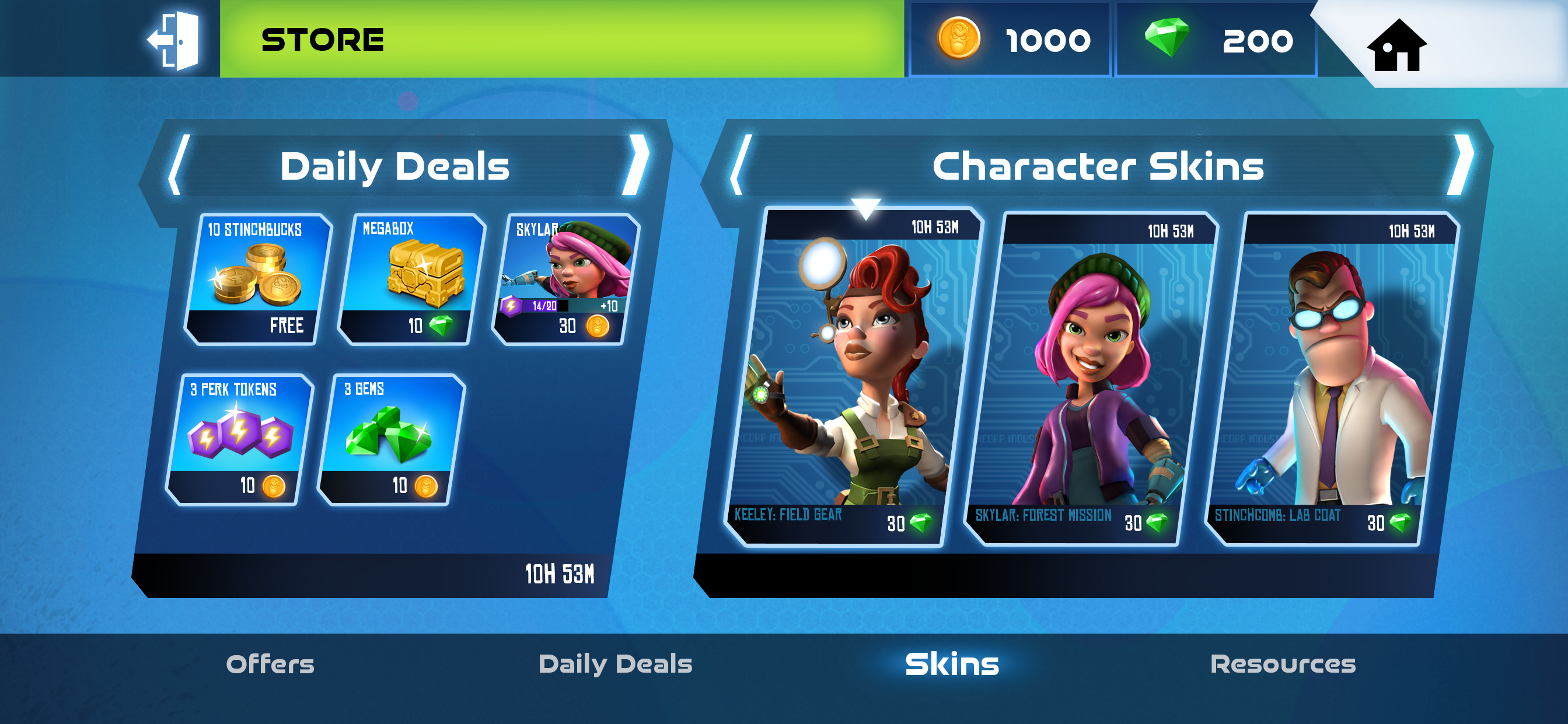Click the Stinchbucks coin balance
Screen dimensions: 1568x724
coord(1011,40)
